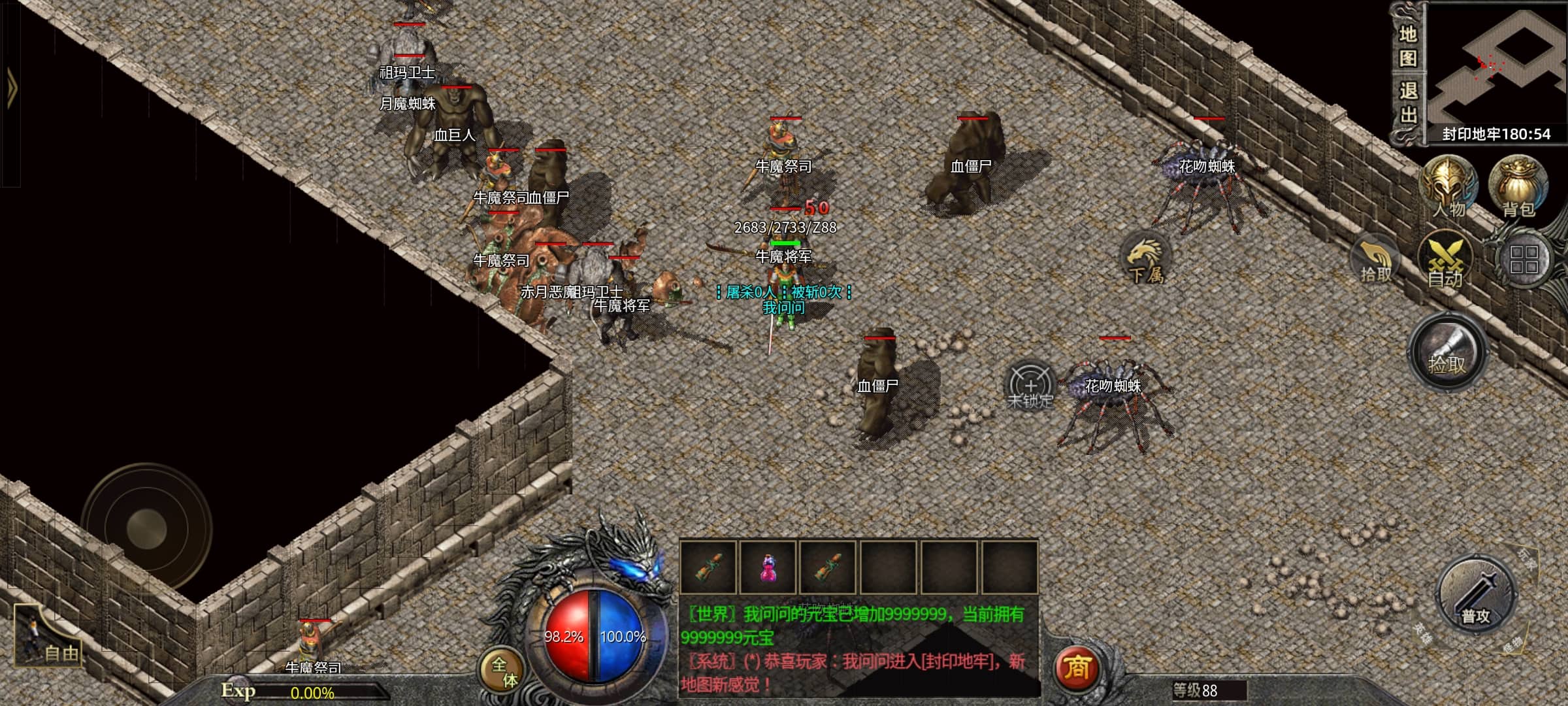Use the 普攻 normal attack button
The height and width of the screenshot is (706, 1568).
[1476, 598]
